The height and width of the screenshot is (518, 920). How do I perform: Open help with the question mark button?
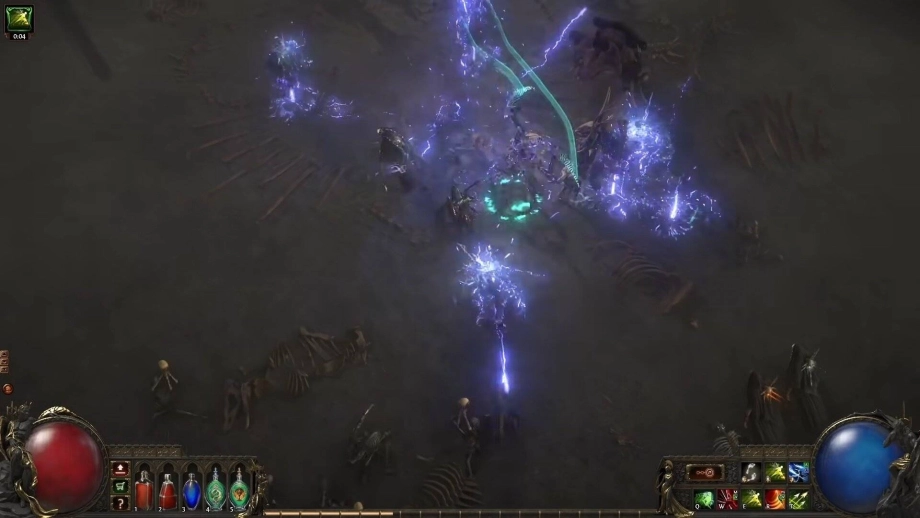tap(120, 501)
